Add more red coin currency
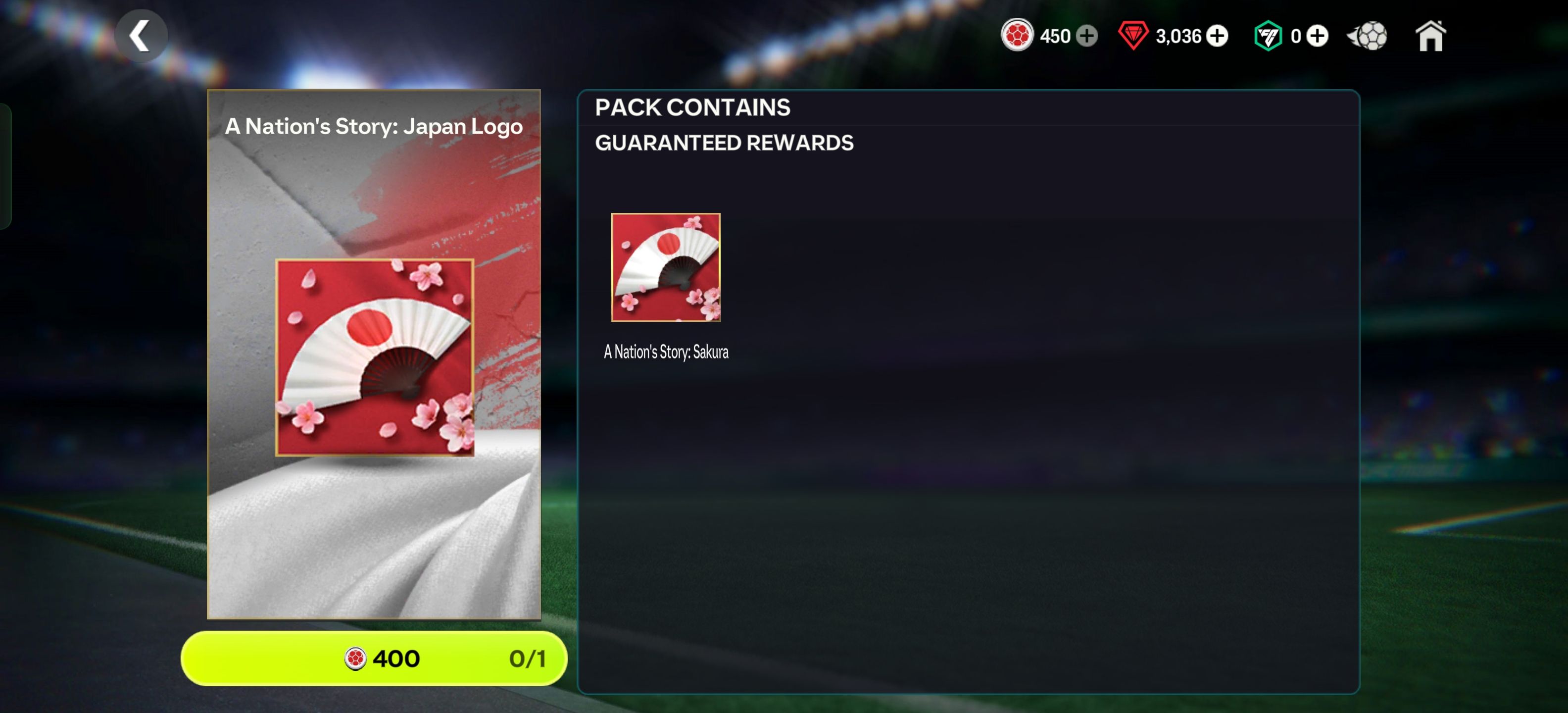1568x713 pixels. coord(1086,36)
